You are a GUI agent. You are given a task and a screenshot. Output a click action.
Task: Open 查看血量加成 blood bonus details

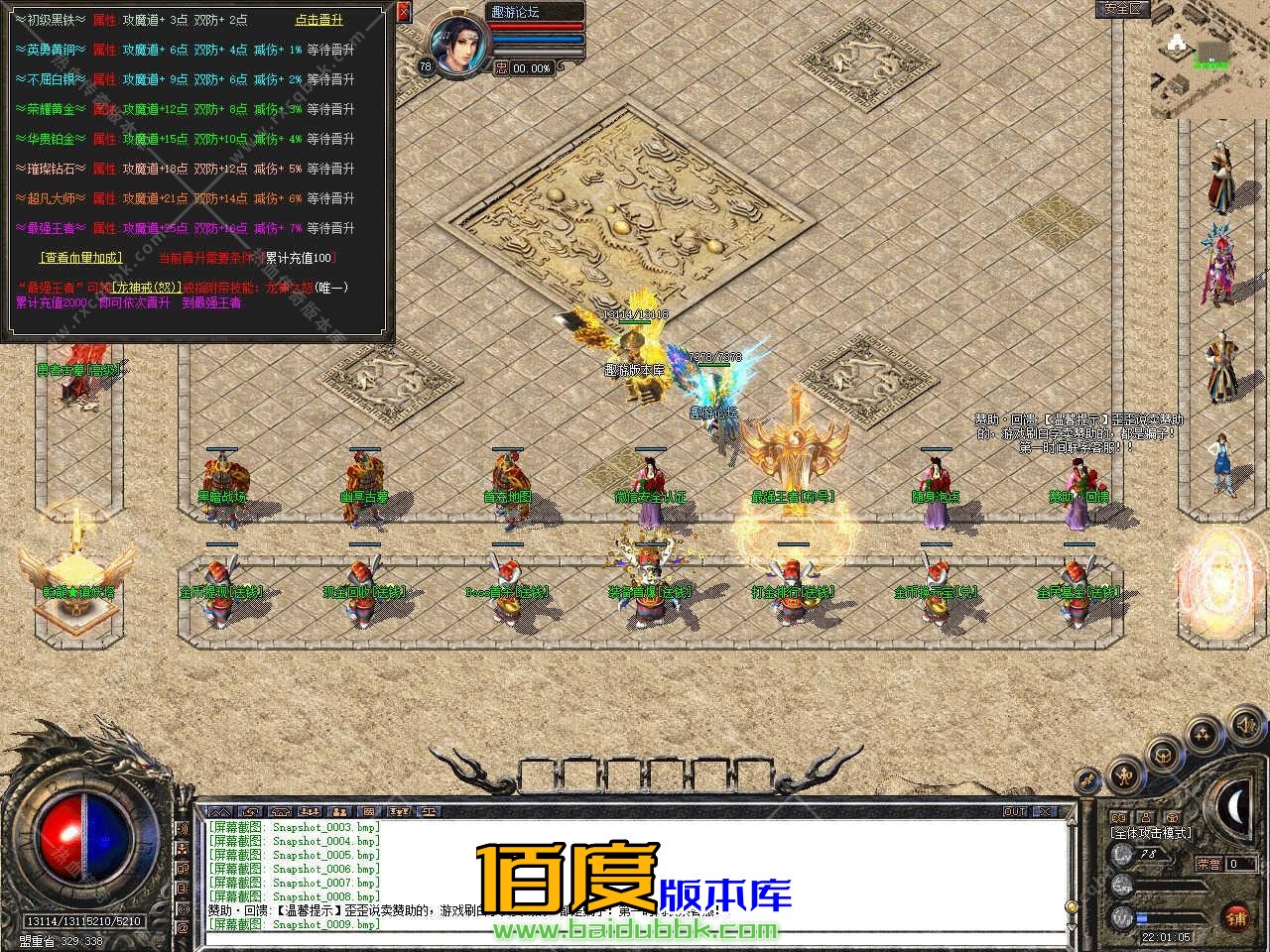[x=79, y=256]
